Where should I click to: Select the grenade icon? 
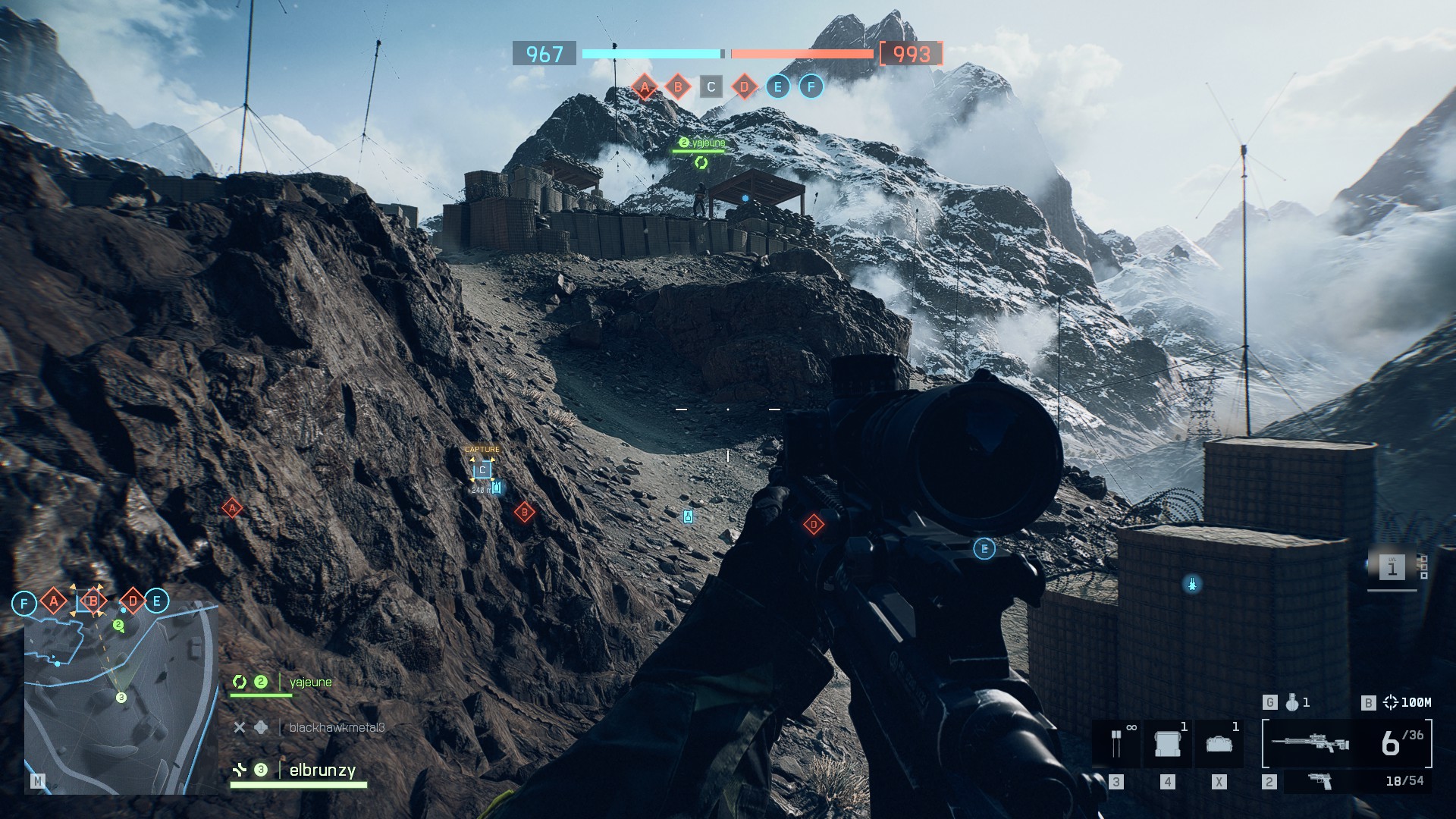click(x=1292, y=703)
